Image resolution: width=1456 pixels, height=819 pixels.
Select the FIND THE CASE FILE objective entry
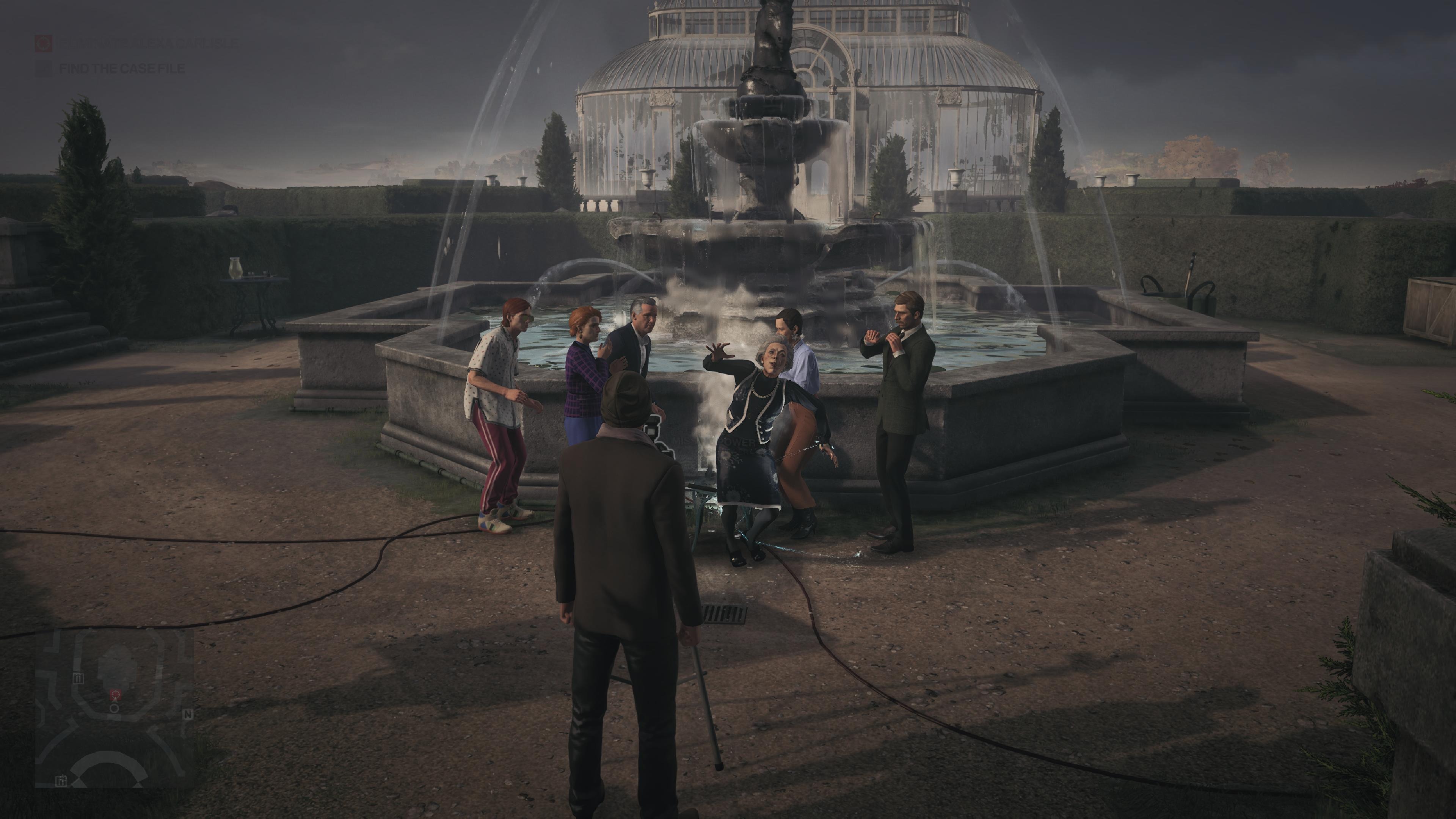121,69
